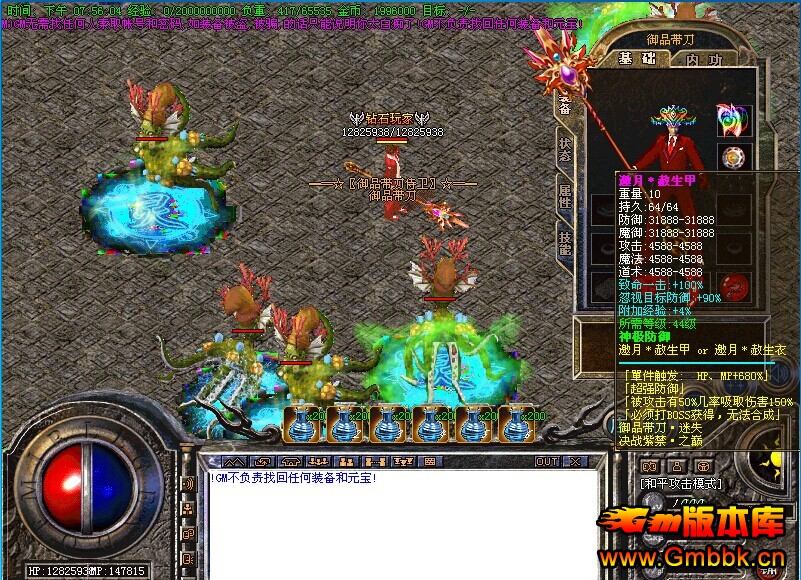Select the red dragon orb equipment slot

point(736,286)
